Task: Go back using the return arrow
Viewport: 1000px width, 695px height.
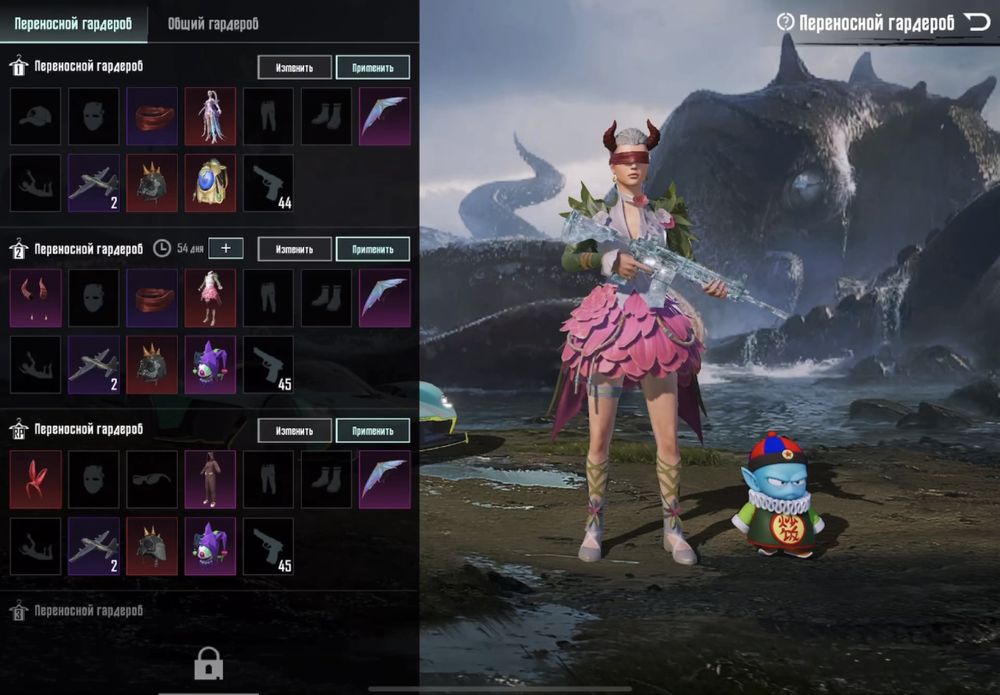Action: point(976,22)
